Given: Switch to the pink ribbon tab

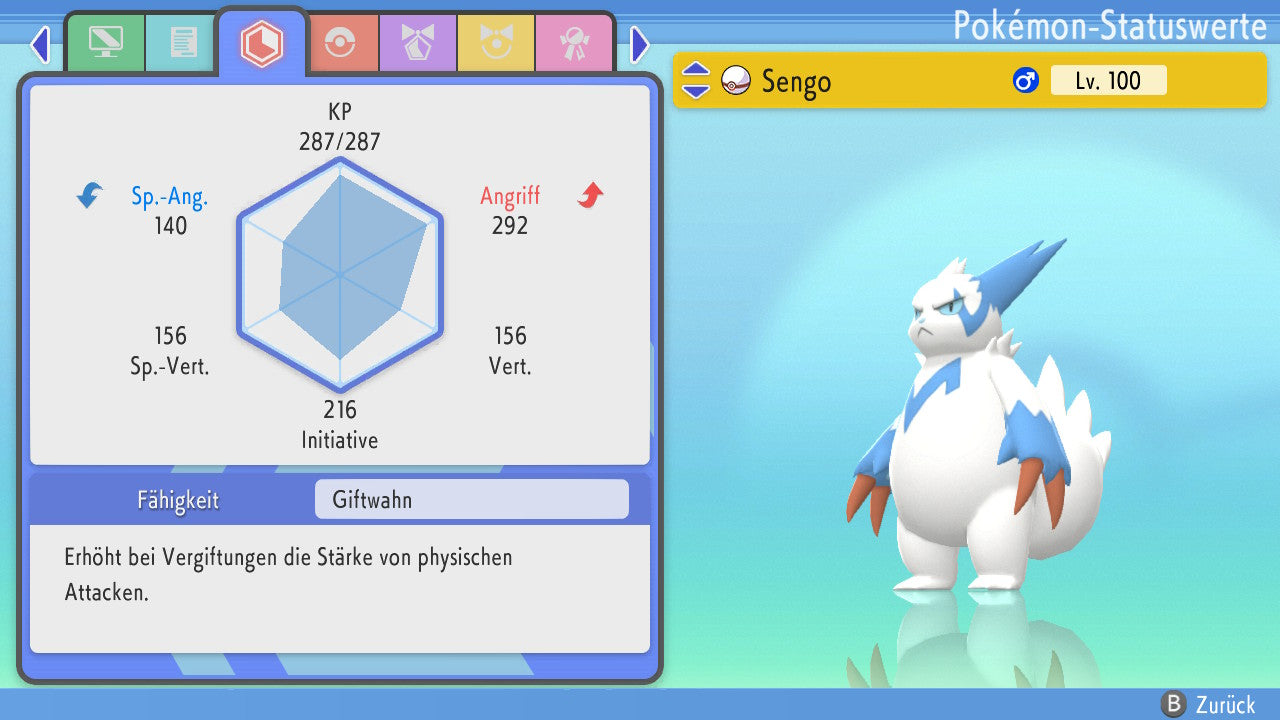Looking at the screenshot, I should click(x=573, y=42).
